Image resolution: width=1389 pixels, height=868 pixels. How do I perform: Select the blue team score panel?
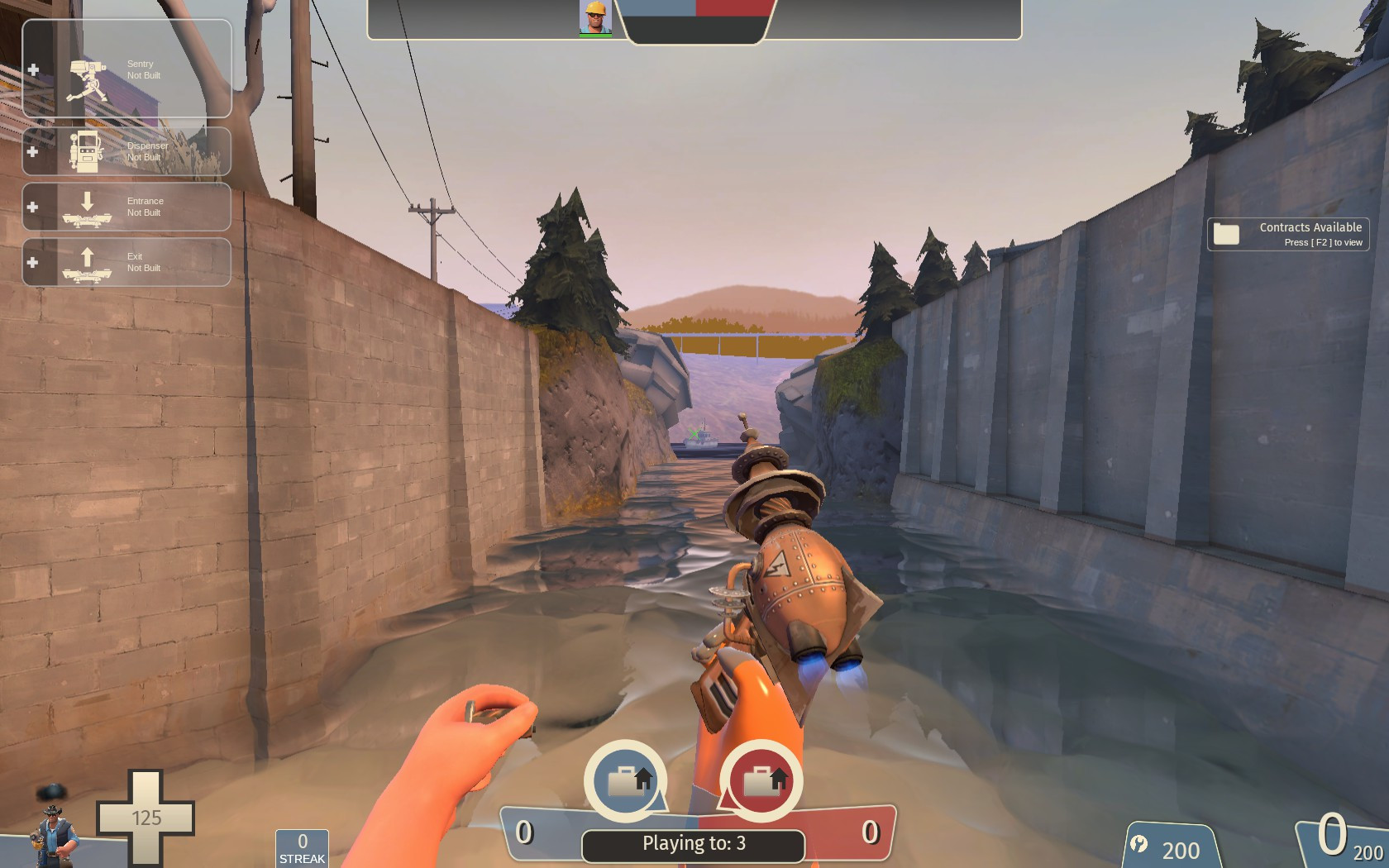pyautogui.click(x=562, y=837)
